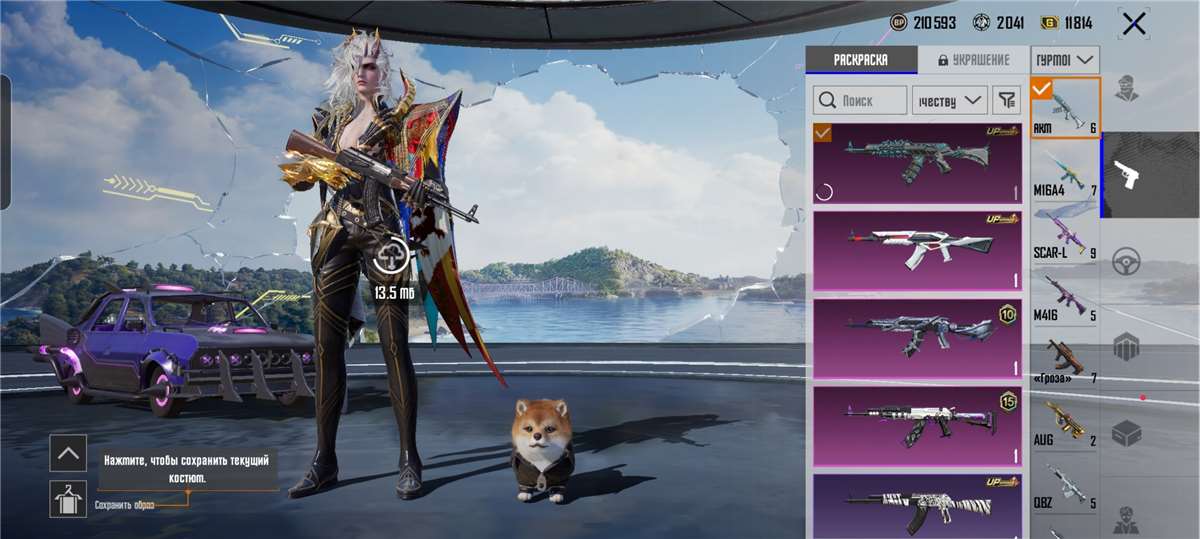Switch to the Раскраска tab
This screenshot has width=1200, height=539.
(861, 60)
